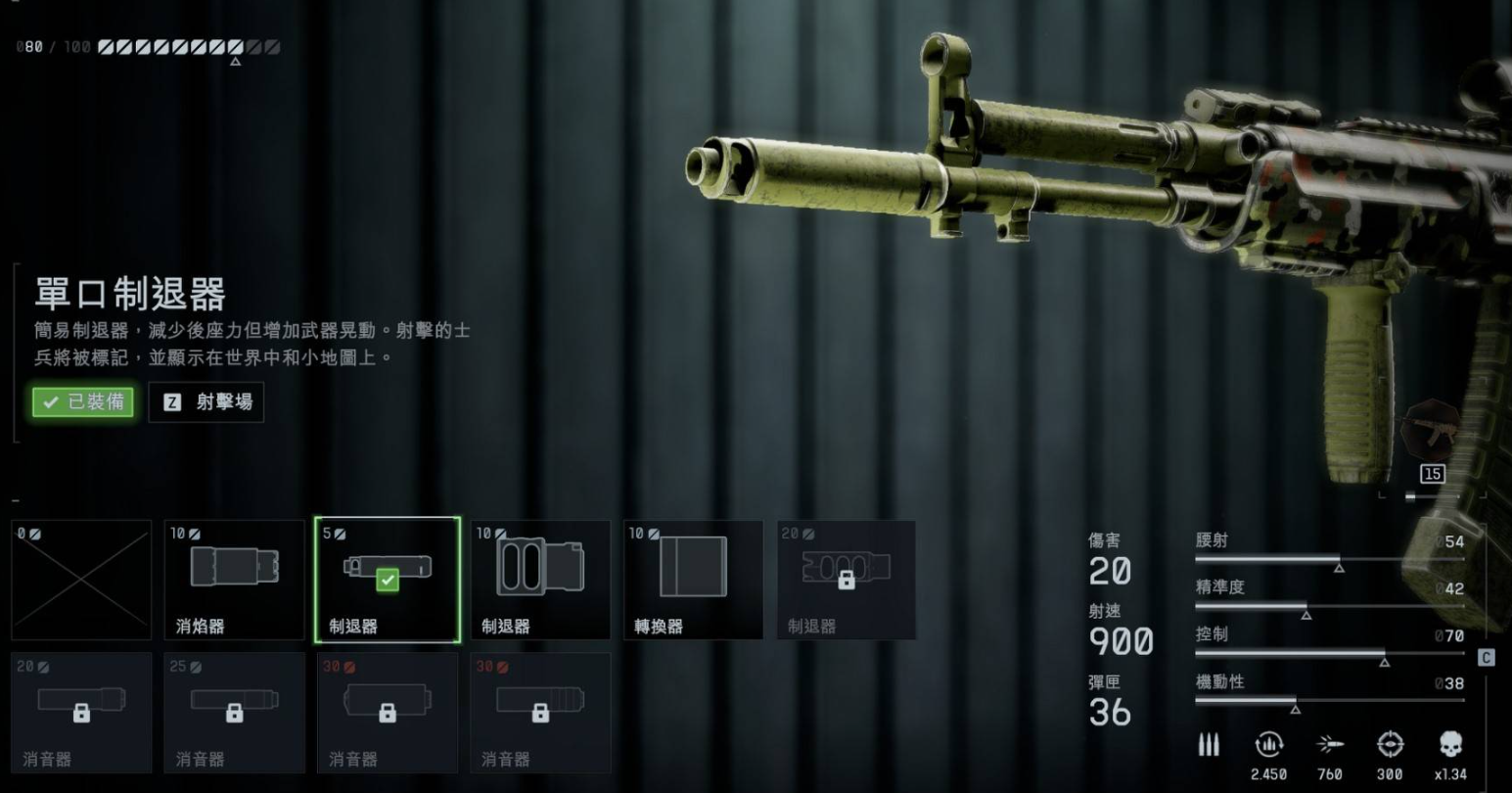Click the reload speed icon showing 2.450
Image resolution: width=1512 pixels, height=793 pixels.
coord(1268,745)
